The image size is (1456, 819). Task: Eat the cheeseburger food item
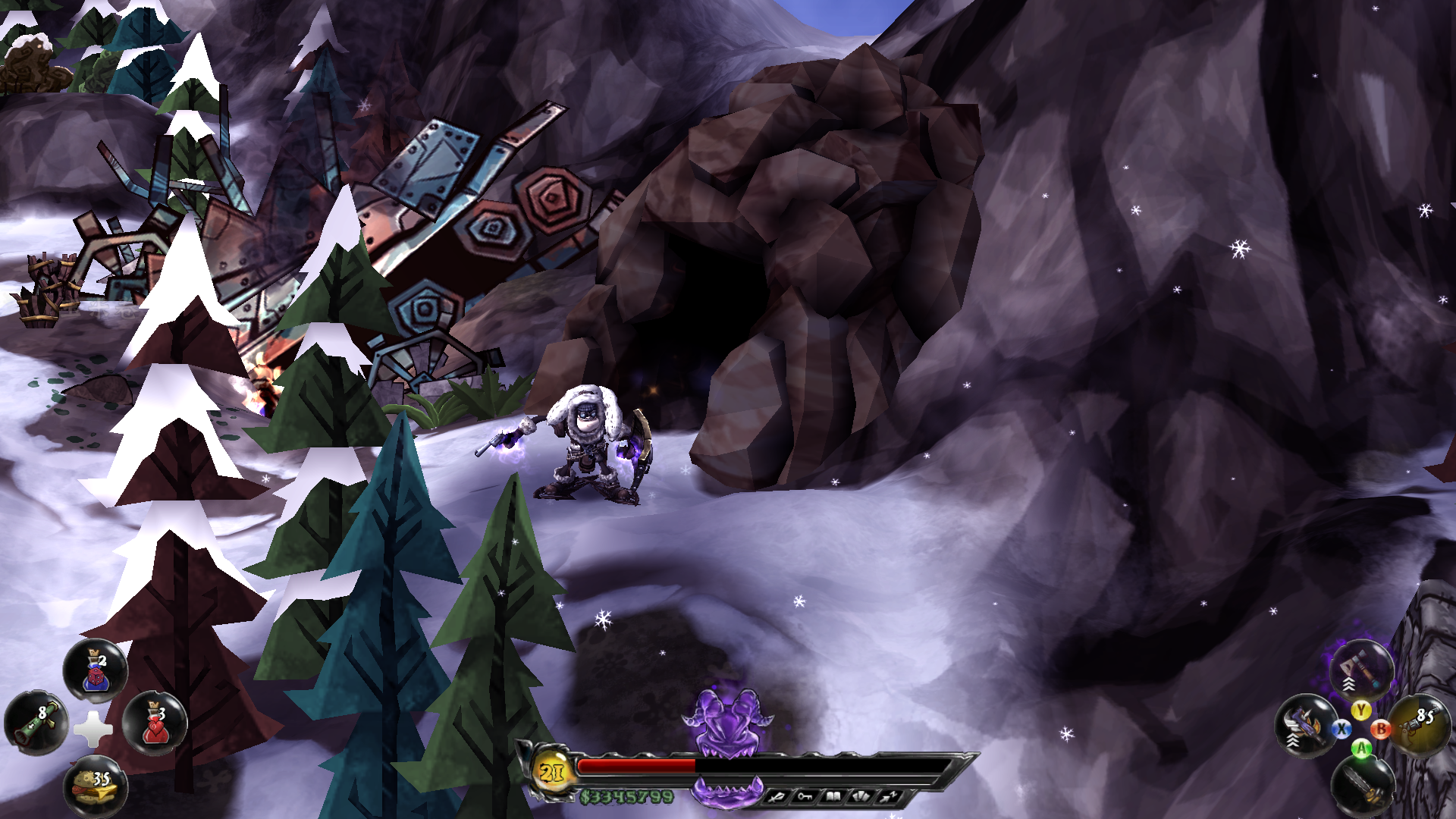click(x=96, y=786)
